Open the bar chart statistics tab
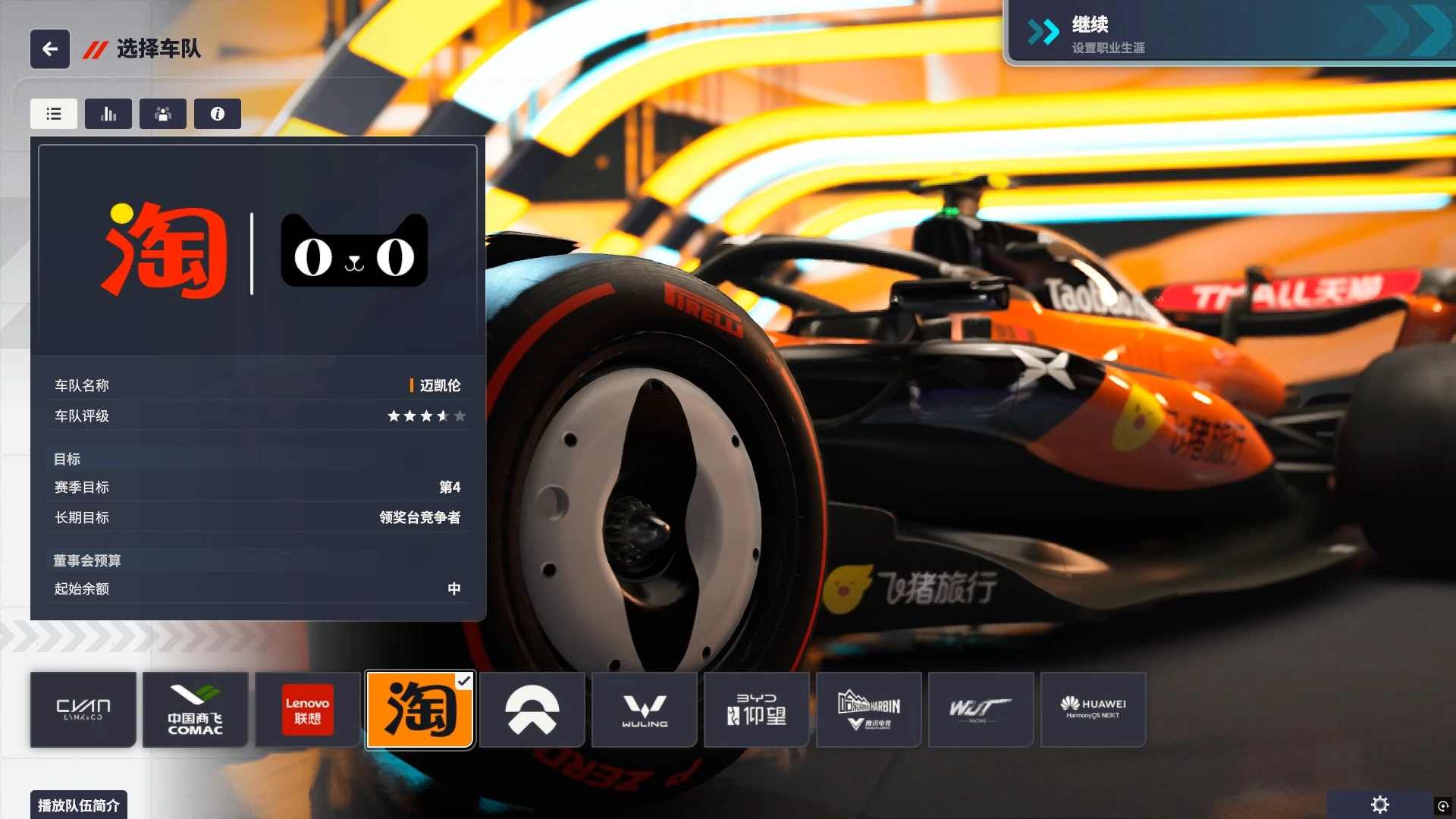1456x819 pixels. [108, 114]
